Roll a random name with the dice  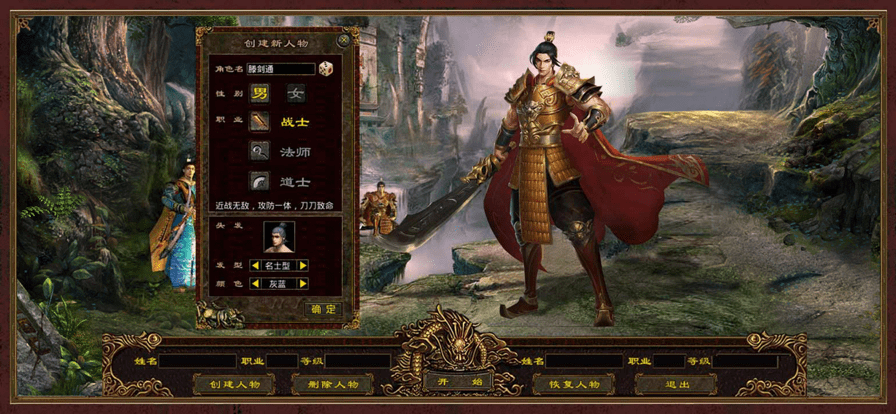[326, 68]
